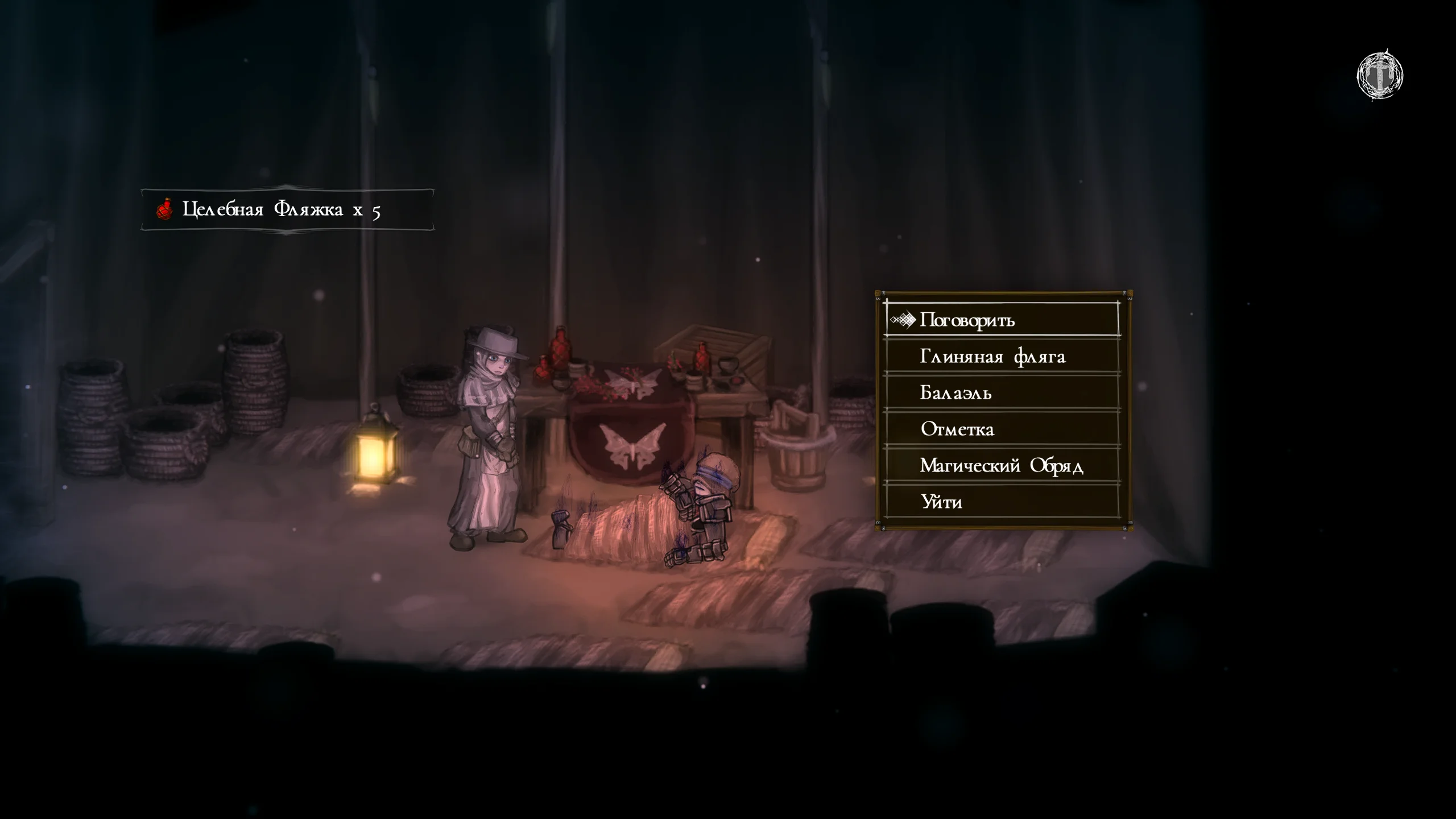Select the Поговорить dialogue option
The image size is (1456, 819).
tap(967, 320)
